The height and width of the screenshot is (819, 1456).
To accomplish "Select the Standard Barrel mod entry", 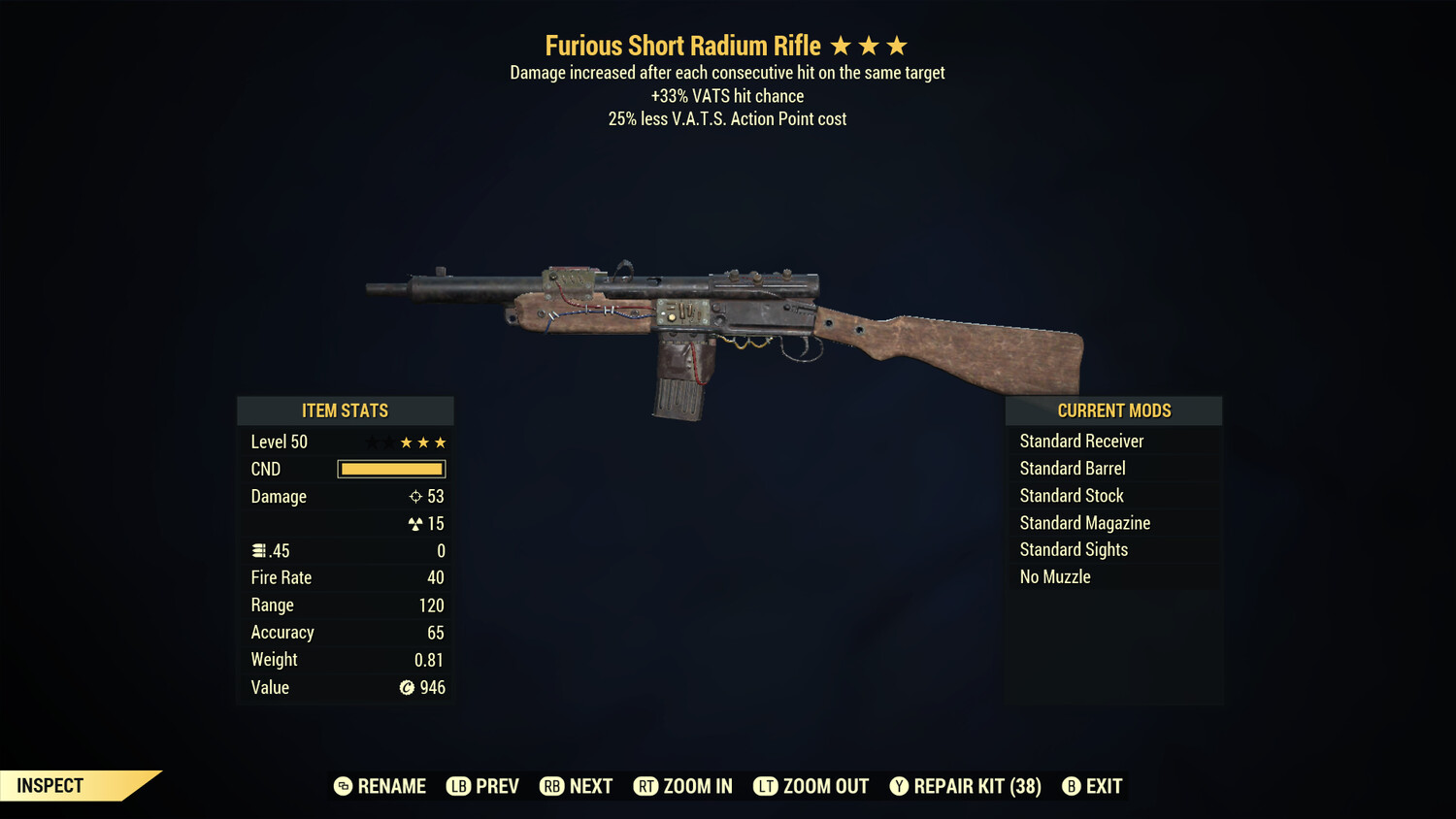I will click(1072, 468).
